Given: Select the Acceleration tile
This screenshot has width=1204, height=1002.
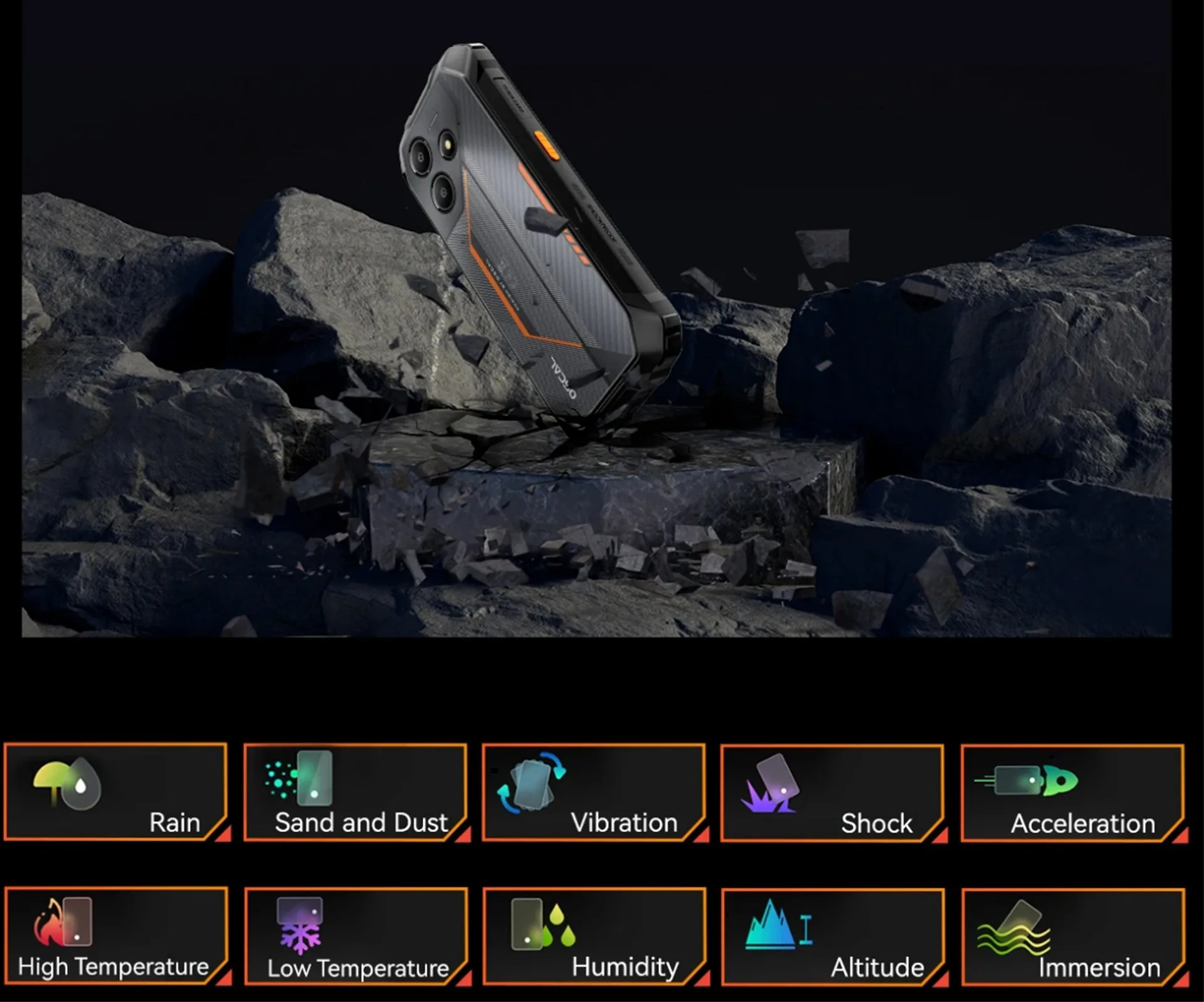Looking at the screenshot, I should pos(1072,793).
